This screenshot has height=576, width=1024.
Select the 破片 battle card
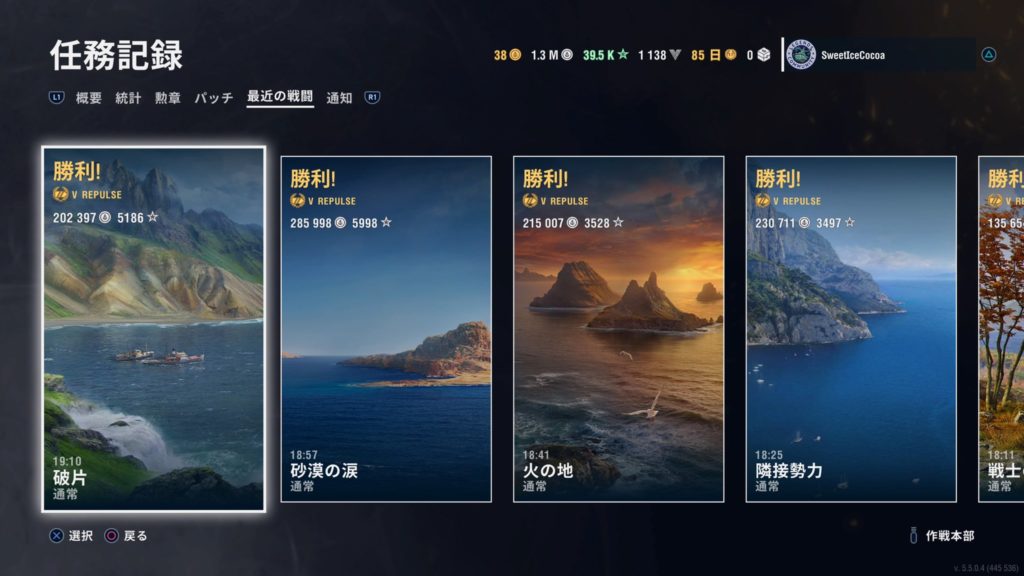point(153,329)
